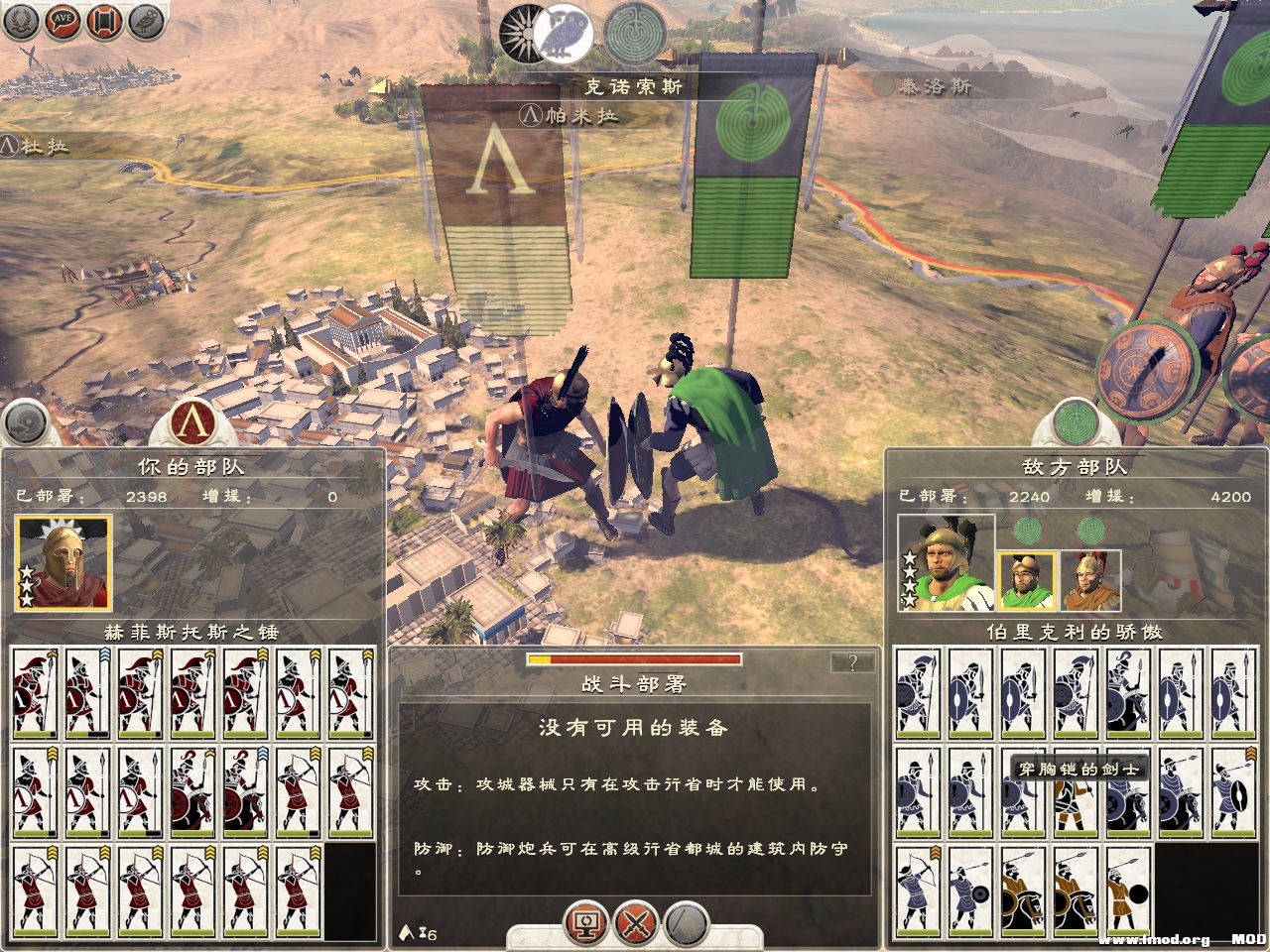
Task: Click the greyed-out retreat button
Action: pyautogui.click(x=686, y=924)
